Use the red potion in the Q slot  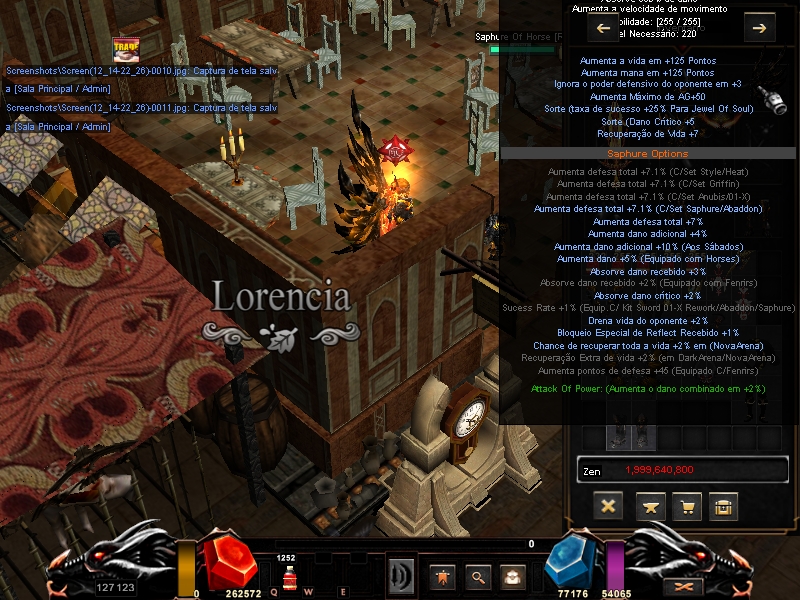click(289, 576)
